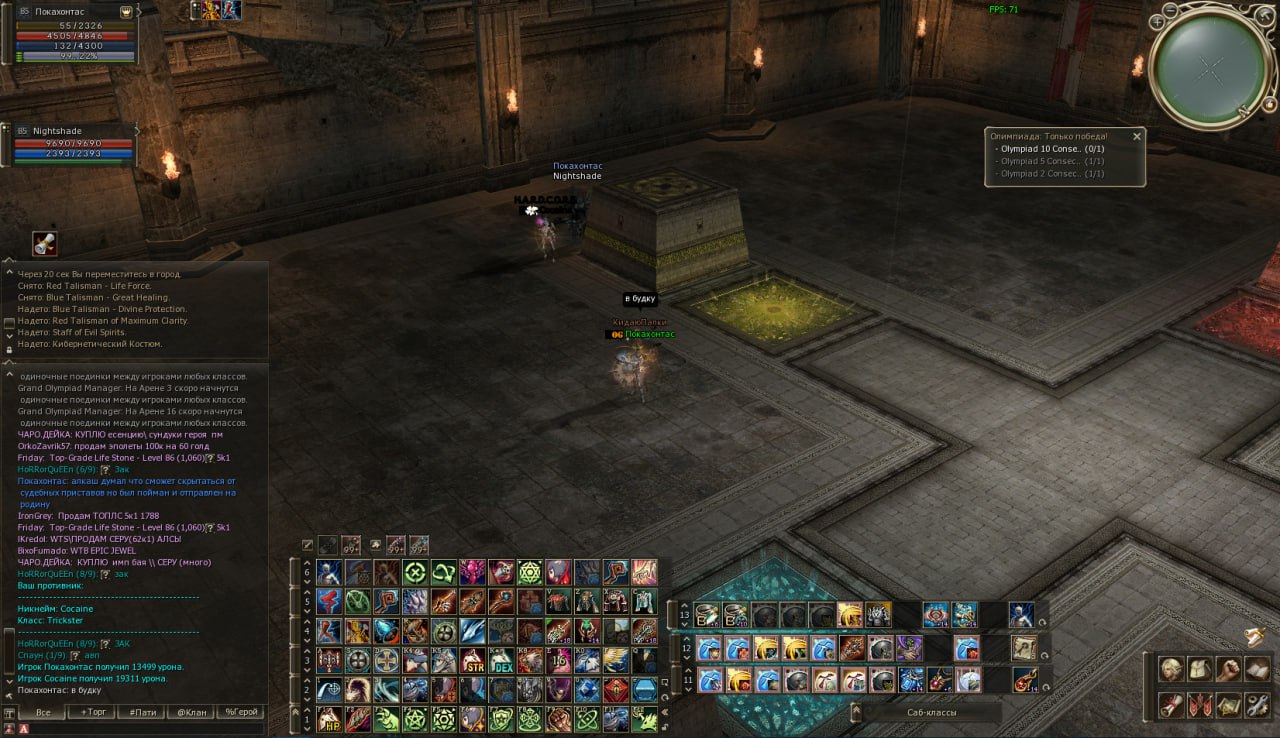Screen dimensions: 1280x738
Task: Open the fist actions menu icon
Action: point(1228,669)
